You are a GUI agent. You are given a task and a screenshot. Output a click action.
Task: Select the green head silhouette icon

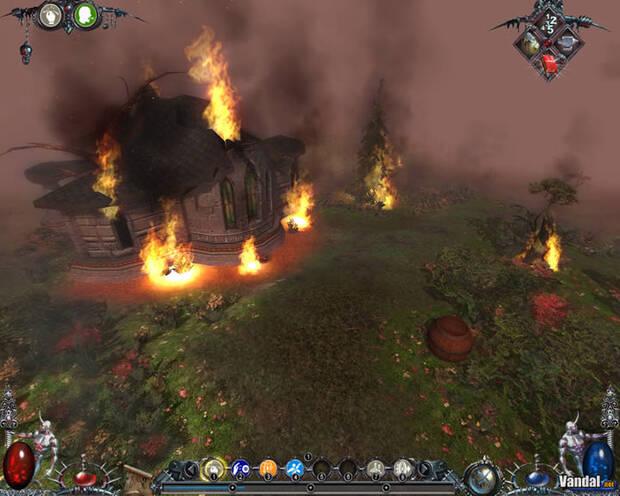point(86,15)
